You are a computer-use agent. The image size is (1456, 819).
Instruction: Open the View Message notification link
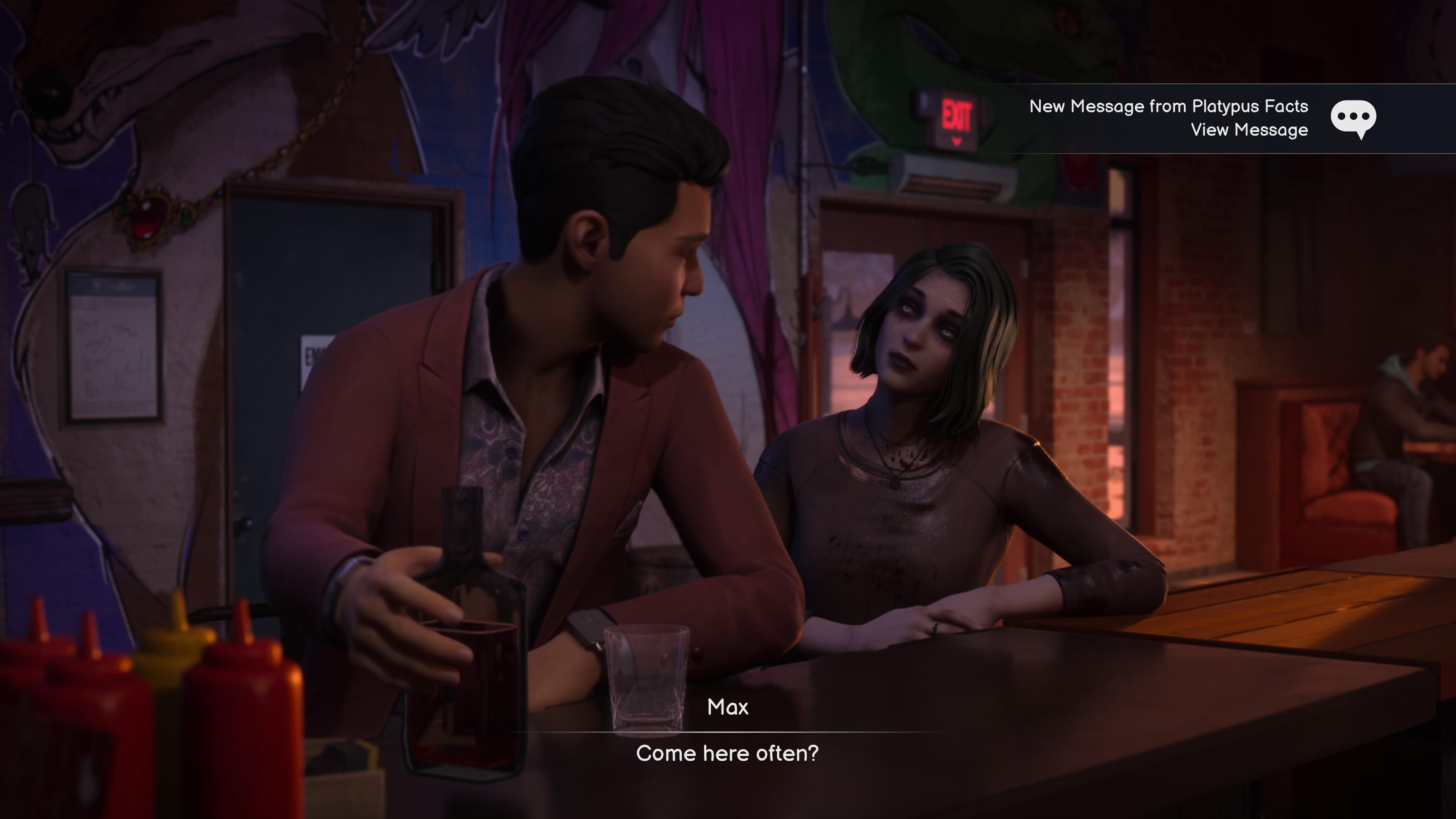1249,130
